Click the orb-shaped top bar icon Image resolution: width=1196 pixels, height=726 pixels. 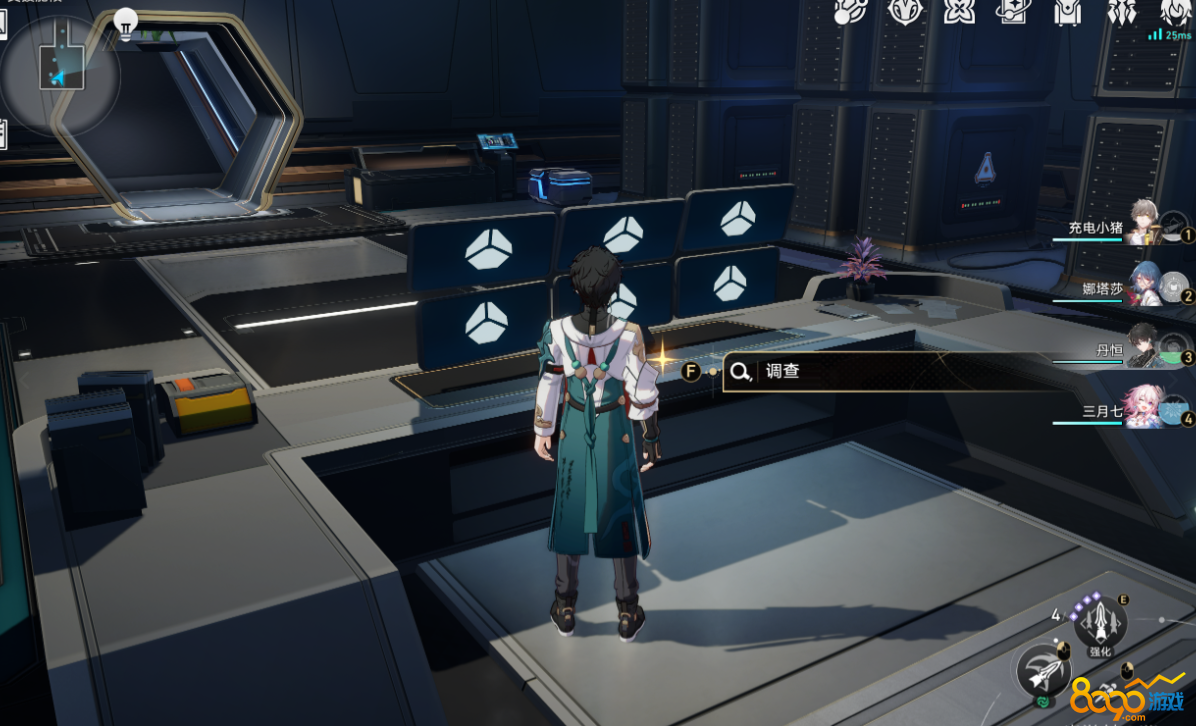point(850,12)
